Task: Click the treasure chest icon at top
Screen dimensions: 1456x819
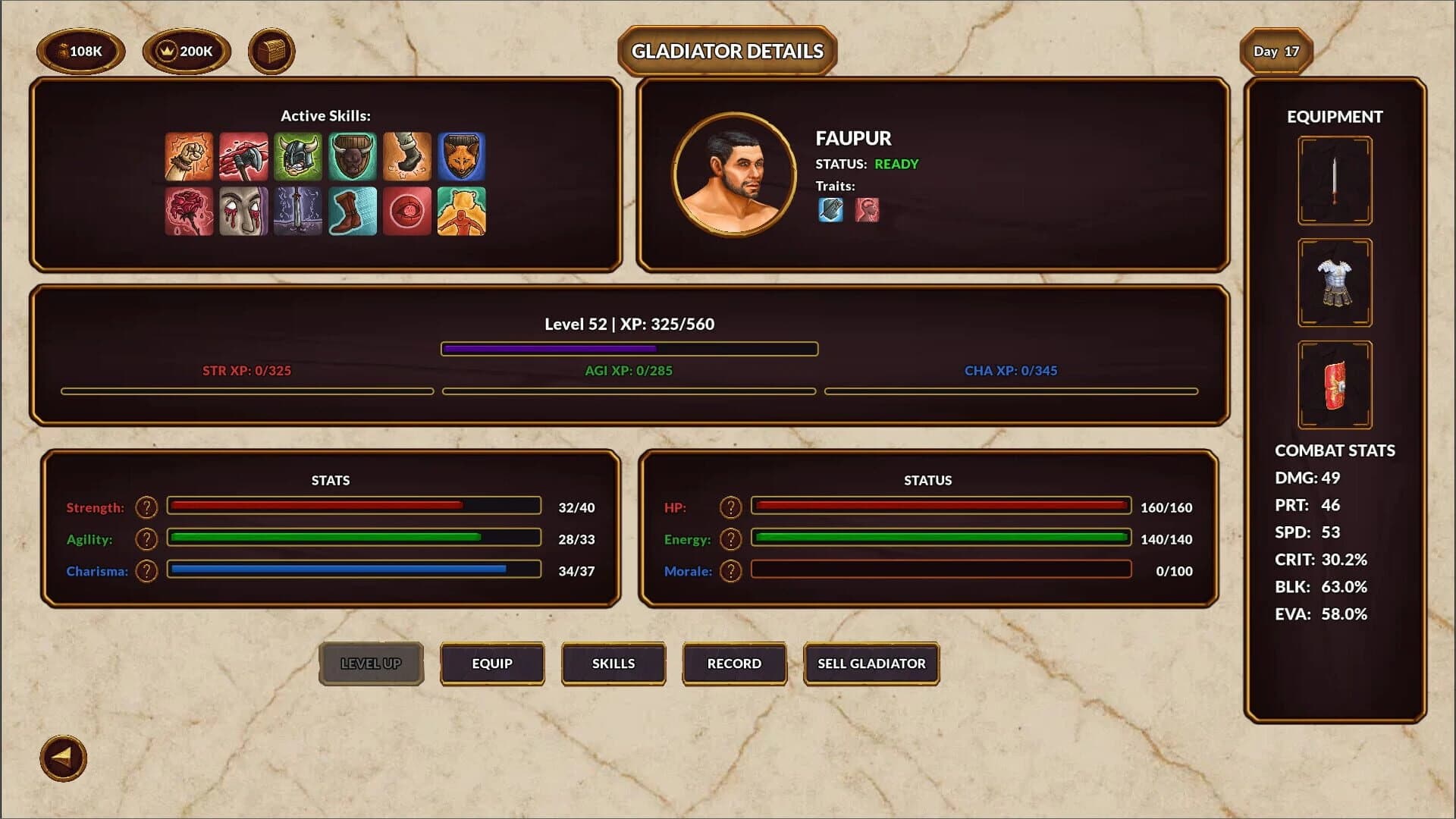Action: pos(271,52)
